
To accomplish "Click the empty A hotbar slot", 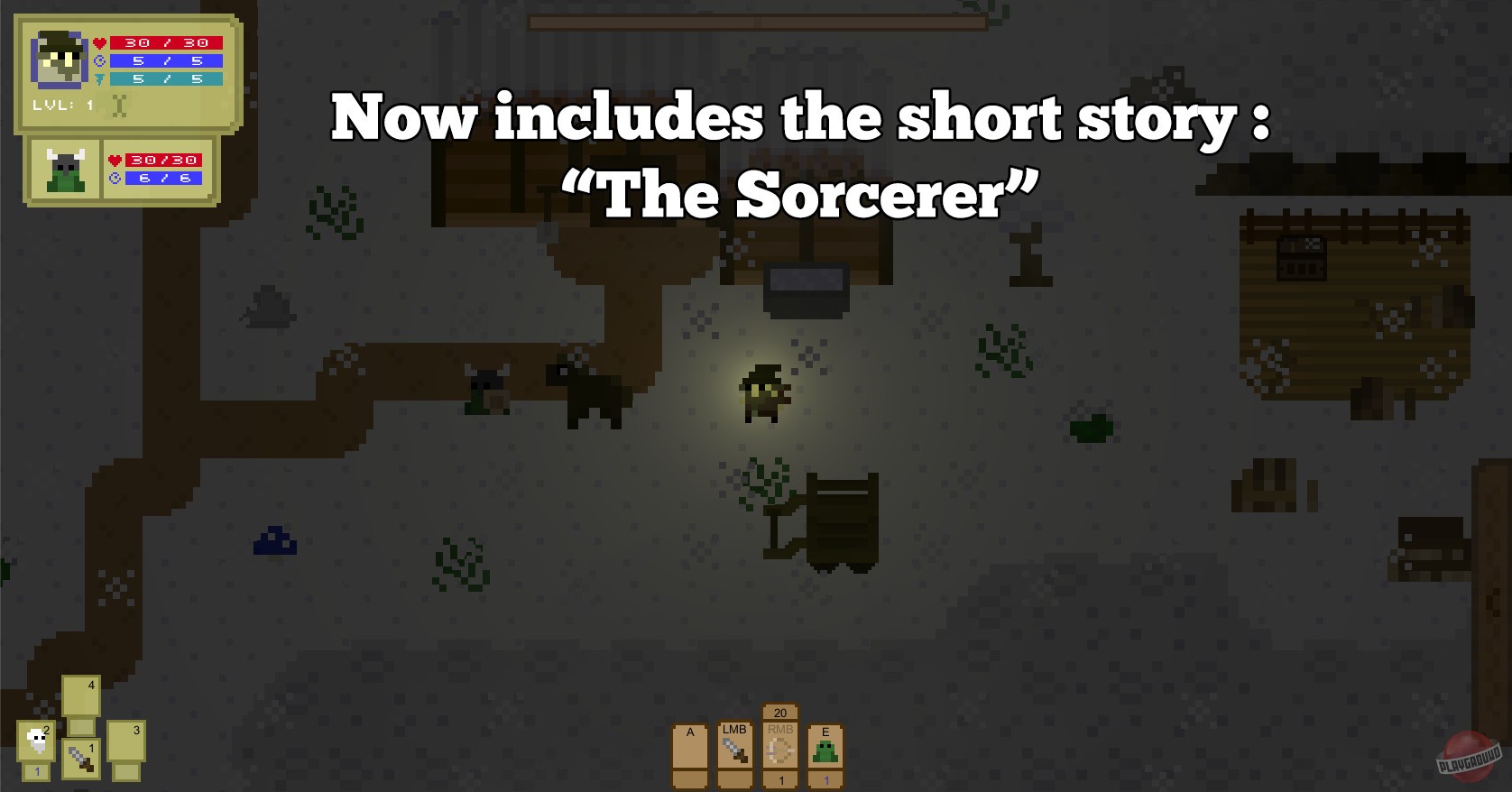I will (x=689, y=754).
